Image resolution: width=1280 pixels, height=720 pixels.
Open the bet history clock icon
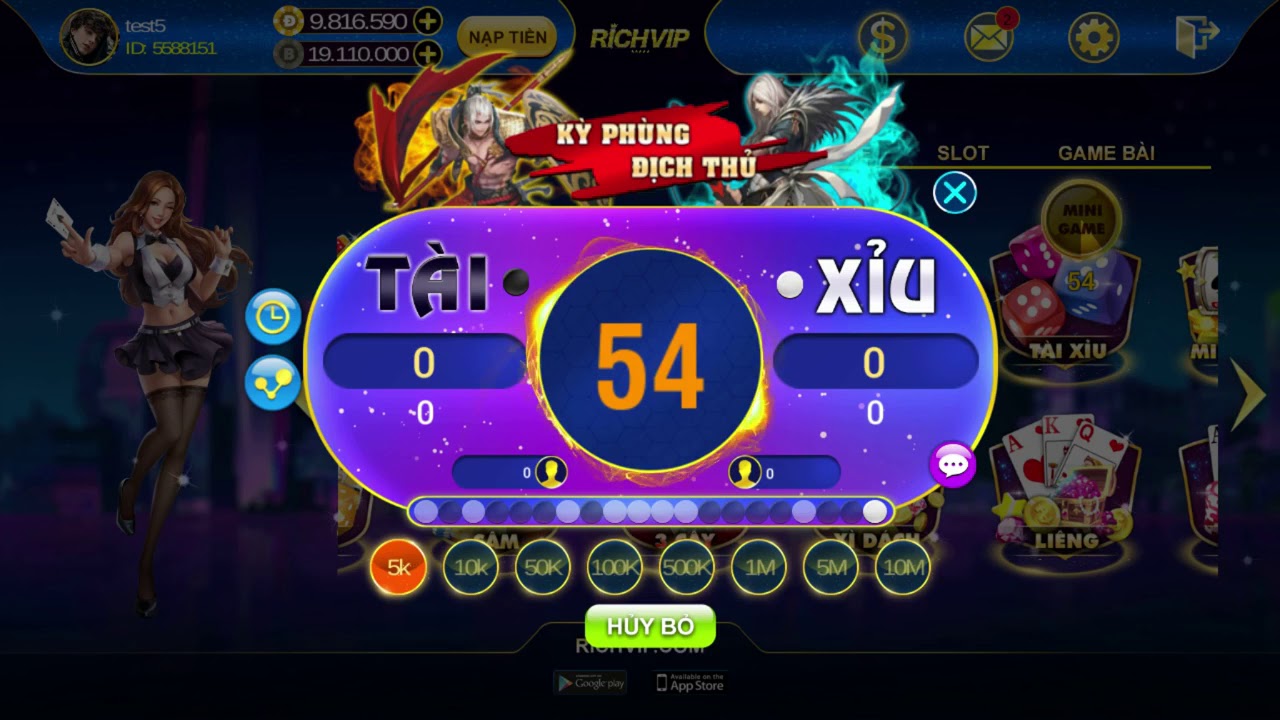pyautogui.click(x=272, y=317)
